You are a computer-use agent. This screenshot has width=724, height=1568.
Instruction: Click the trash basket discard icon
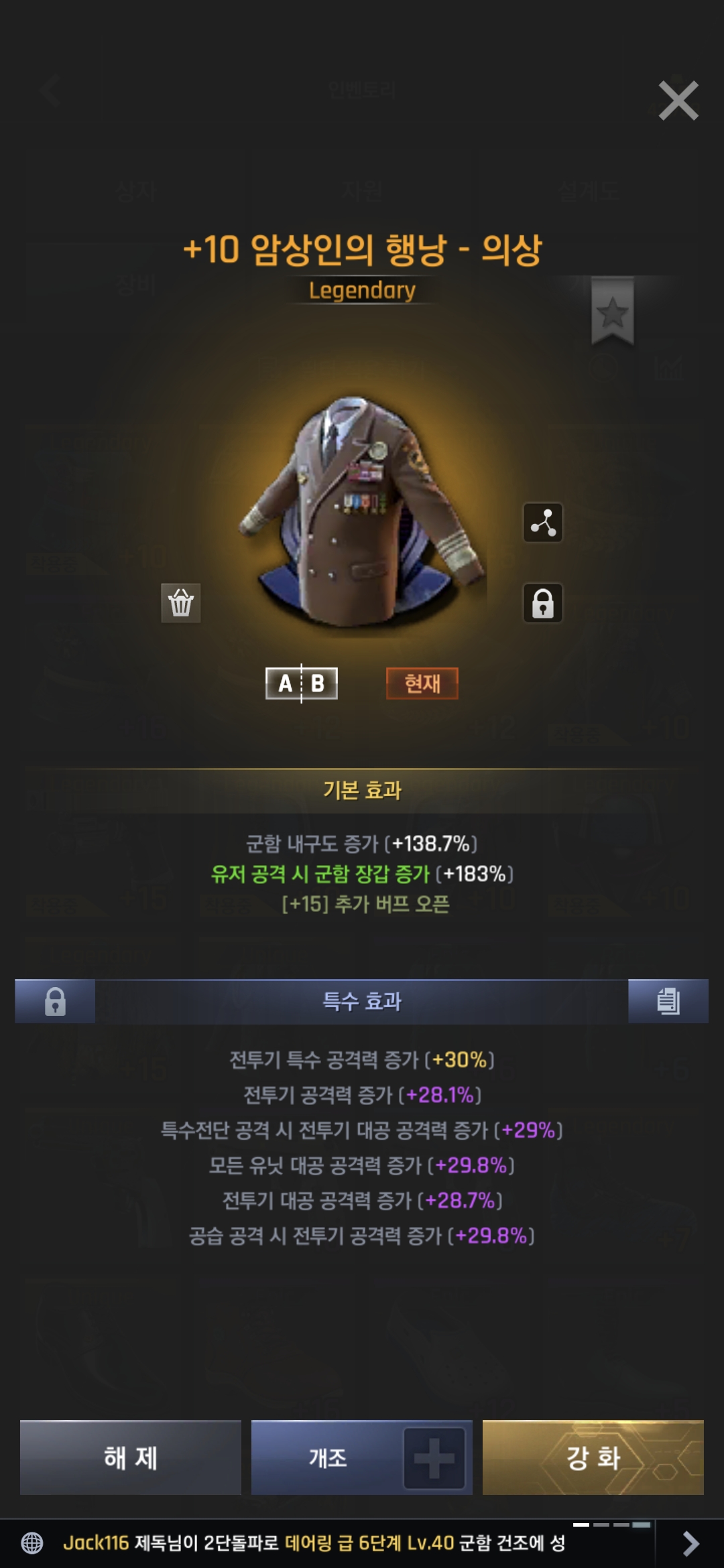coord(181,602)
